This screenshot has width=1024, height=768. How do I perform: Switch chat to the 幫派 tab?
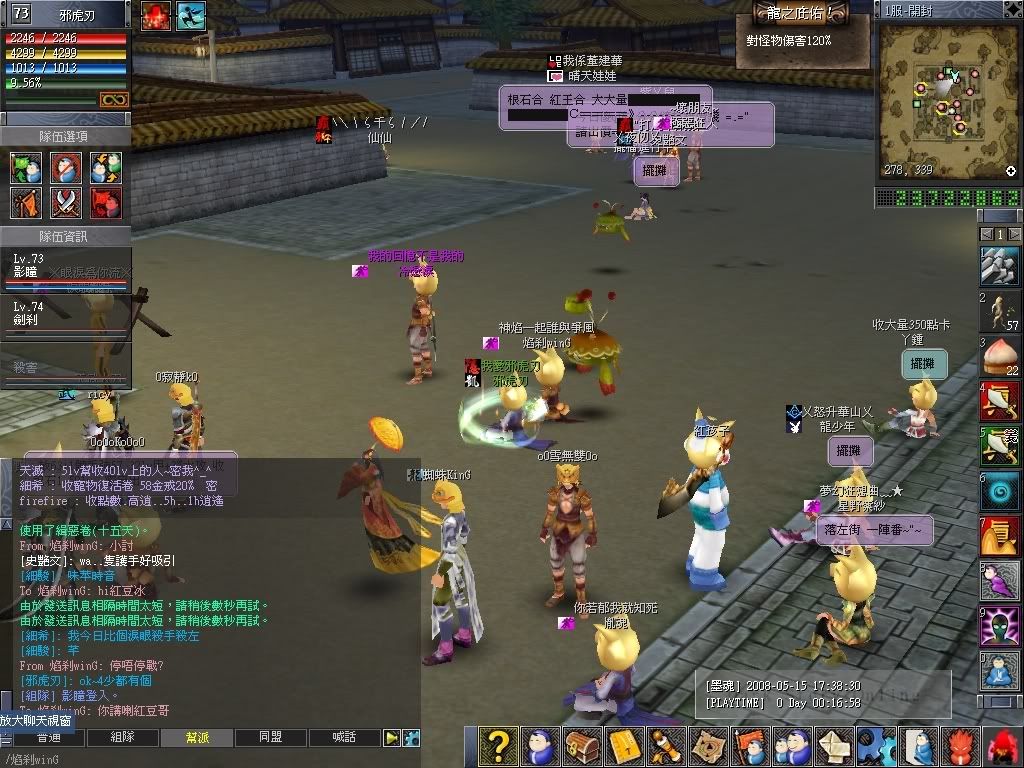point(198,737)
